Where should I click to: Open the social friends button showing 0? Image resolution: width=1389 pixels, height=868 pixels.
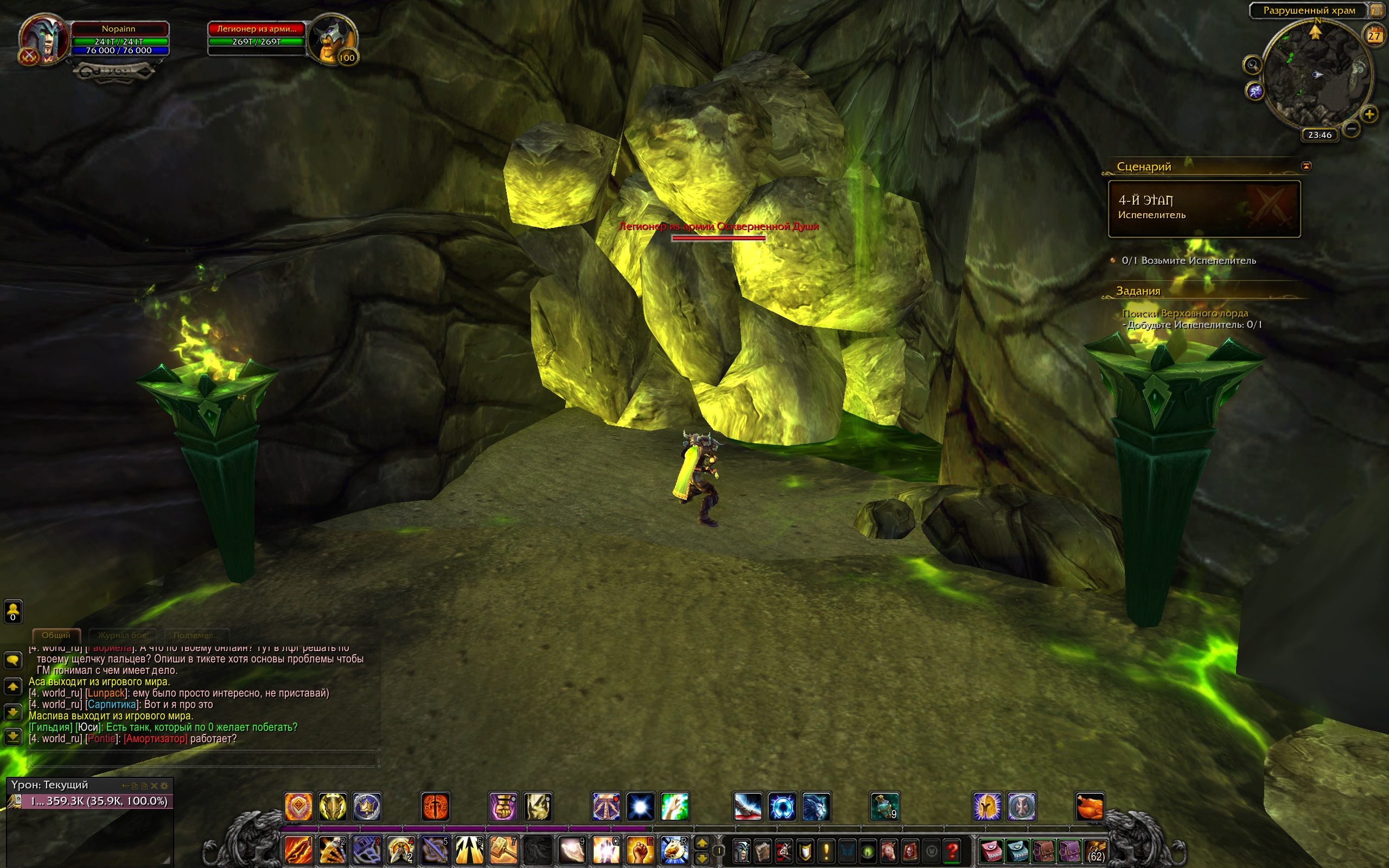tap(12, 611)
